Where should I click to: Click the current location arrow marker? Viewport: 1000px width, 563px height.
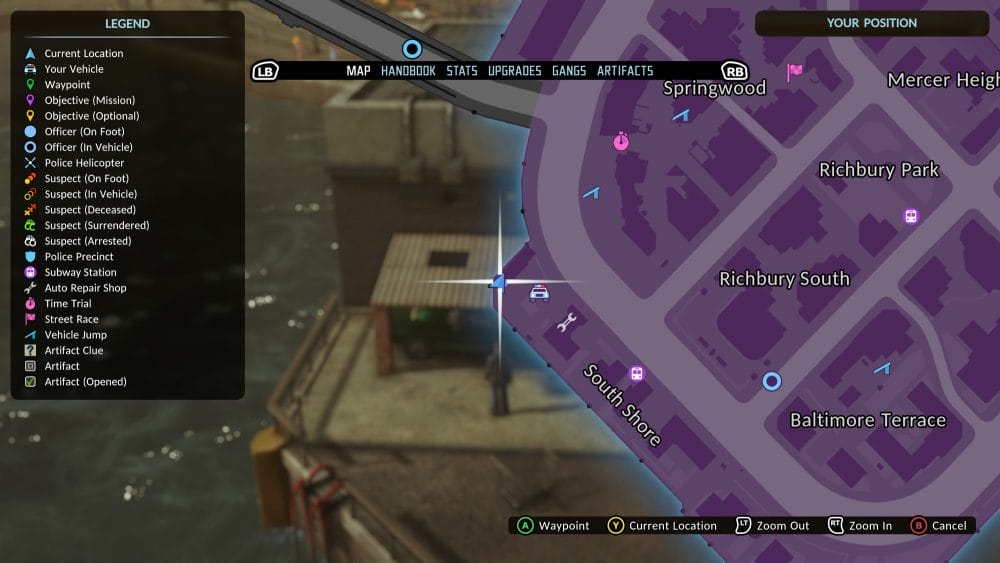point(499,283)
